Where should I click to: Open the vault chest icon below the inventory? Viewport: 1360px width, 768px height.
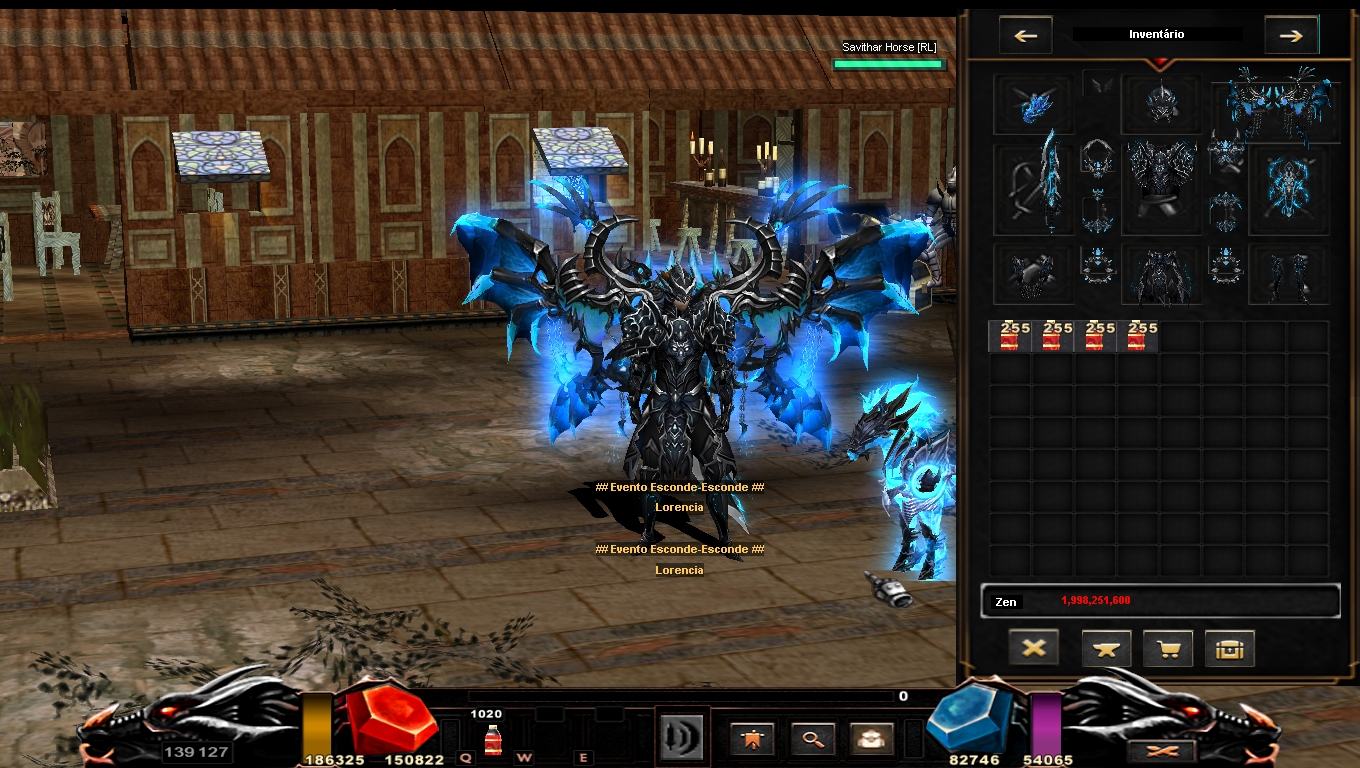pyautogui.click(x=1229, y=648)
